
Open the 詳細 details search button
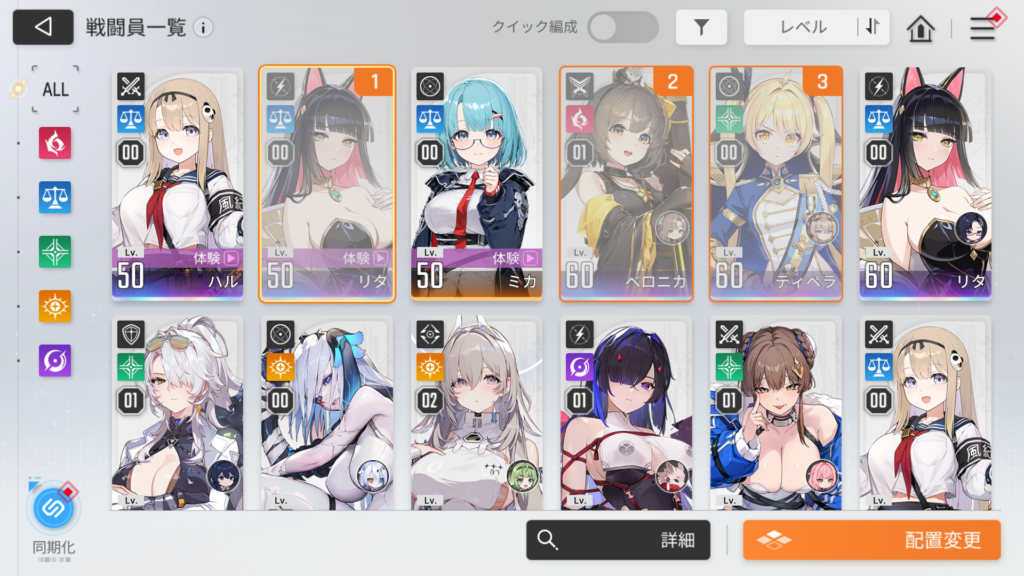tap(618, 540)
